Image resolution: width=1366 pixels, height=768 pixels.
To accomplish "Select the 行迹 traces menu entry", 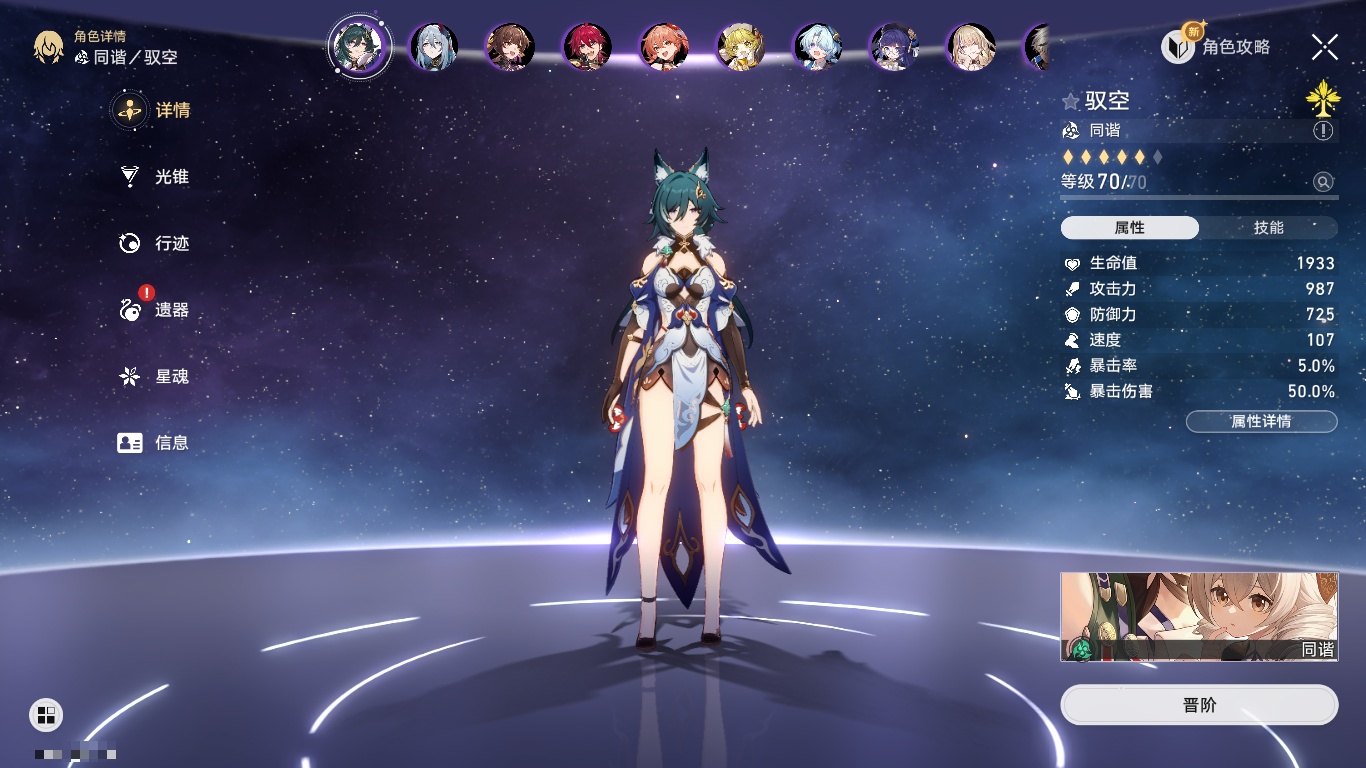I will pyautogui.click(x=155, y=243).
